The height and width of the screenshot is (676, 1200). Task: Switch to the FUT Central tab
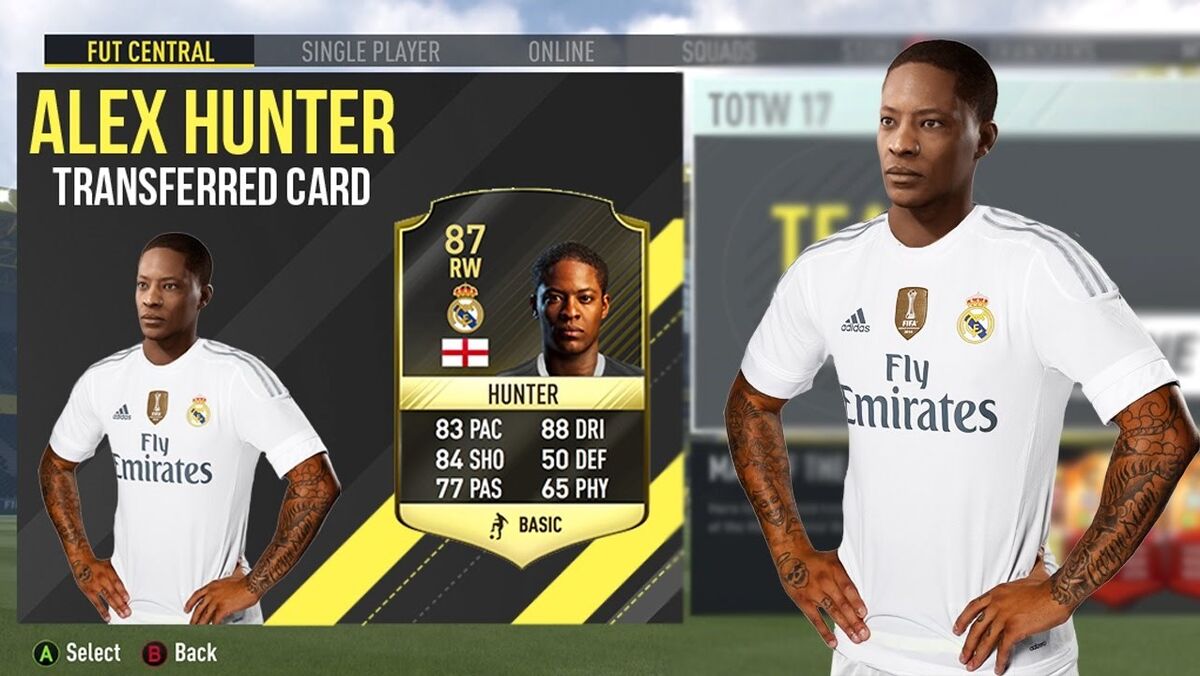(x=150, y=51)
